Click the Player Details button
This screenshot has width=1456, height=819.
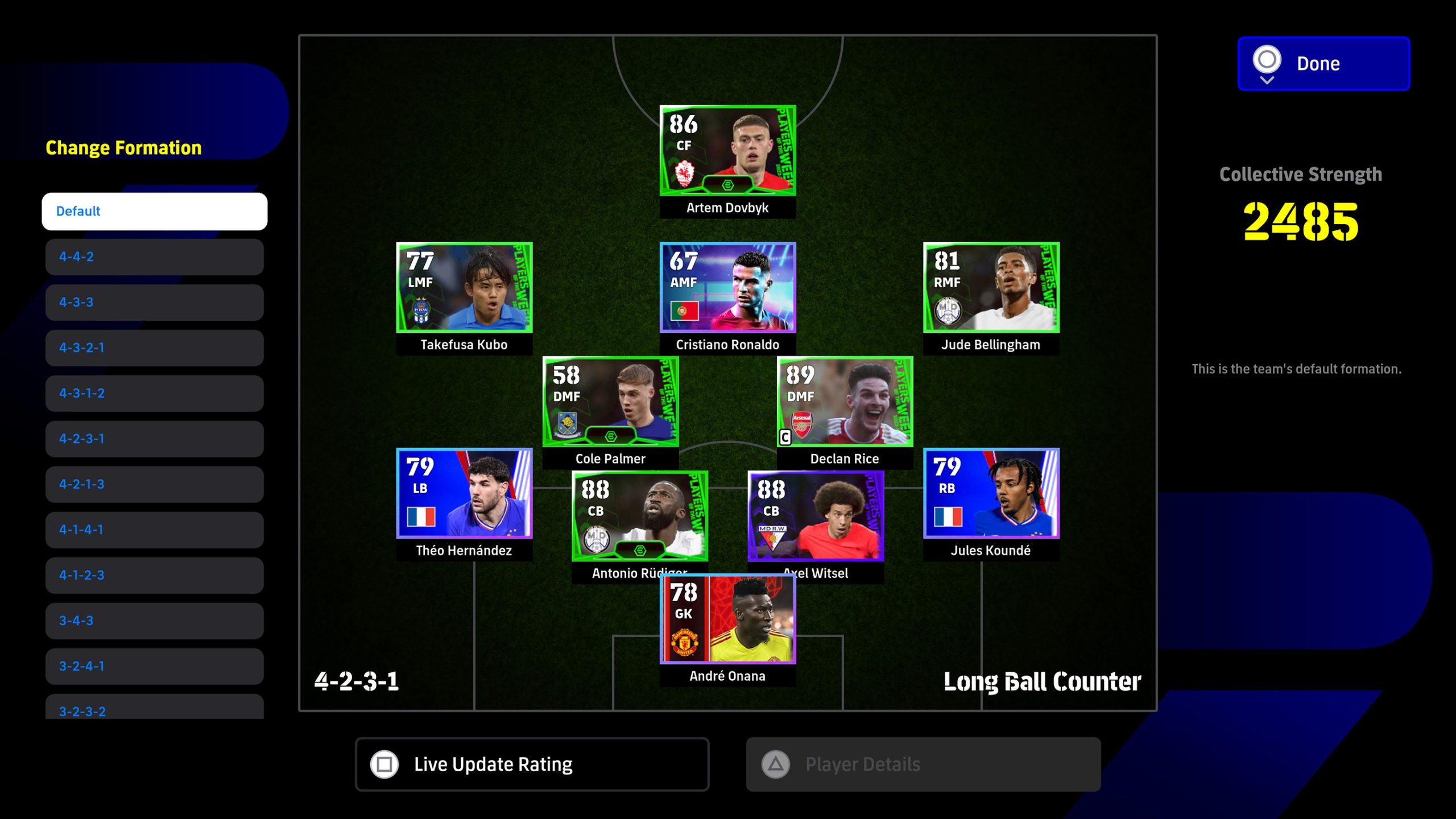point(921,764)
